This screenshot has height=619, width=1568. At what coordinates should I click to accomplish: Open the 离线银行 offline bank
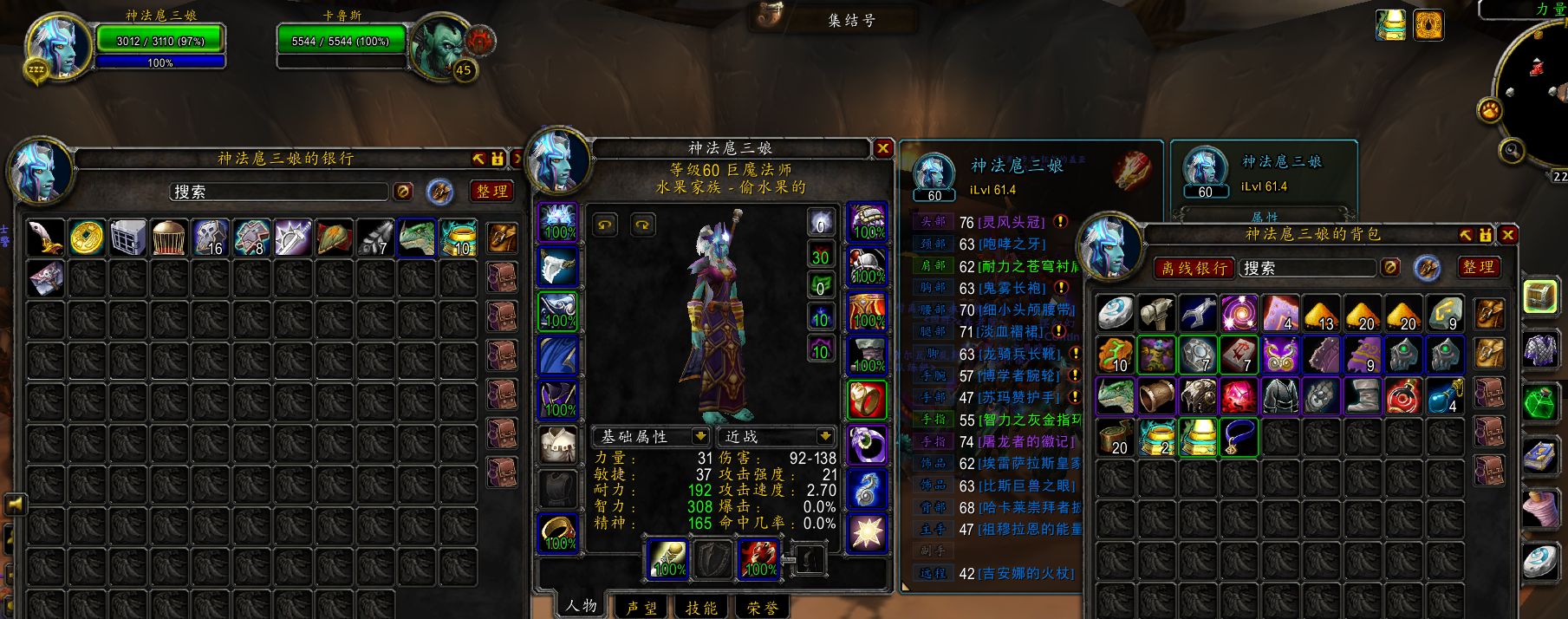[x=1194, y=268]
